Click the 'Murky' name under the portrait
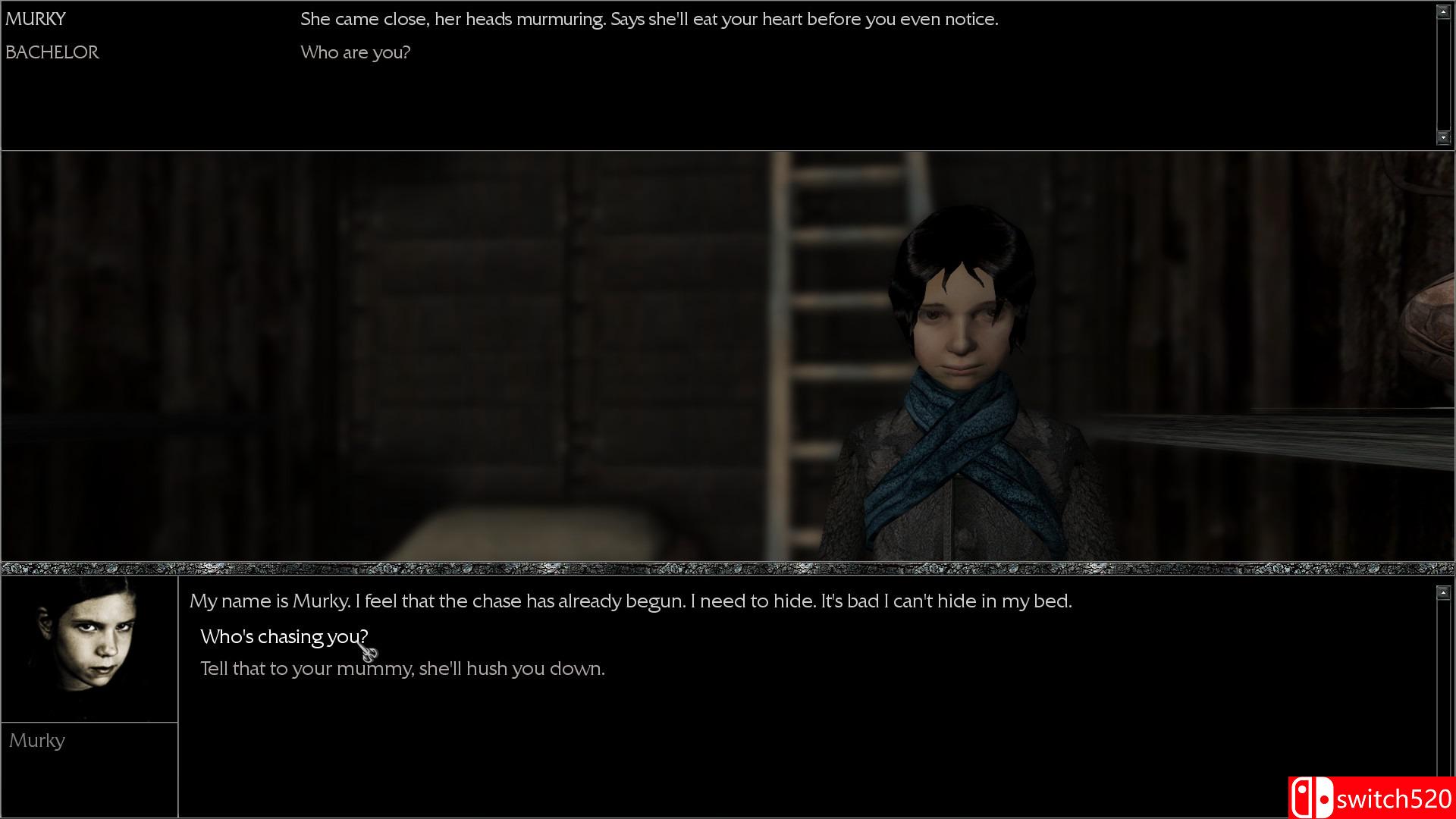This screenshot has width=1456, height=819. tap(37, 740)
